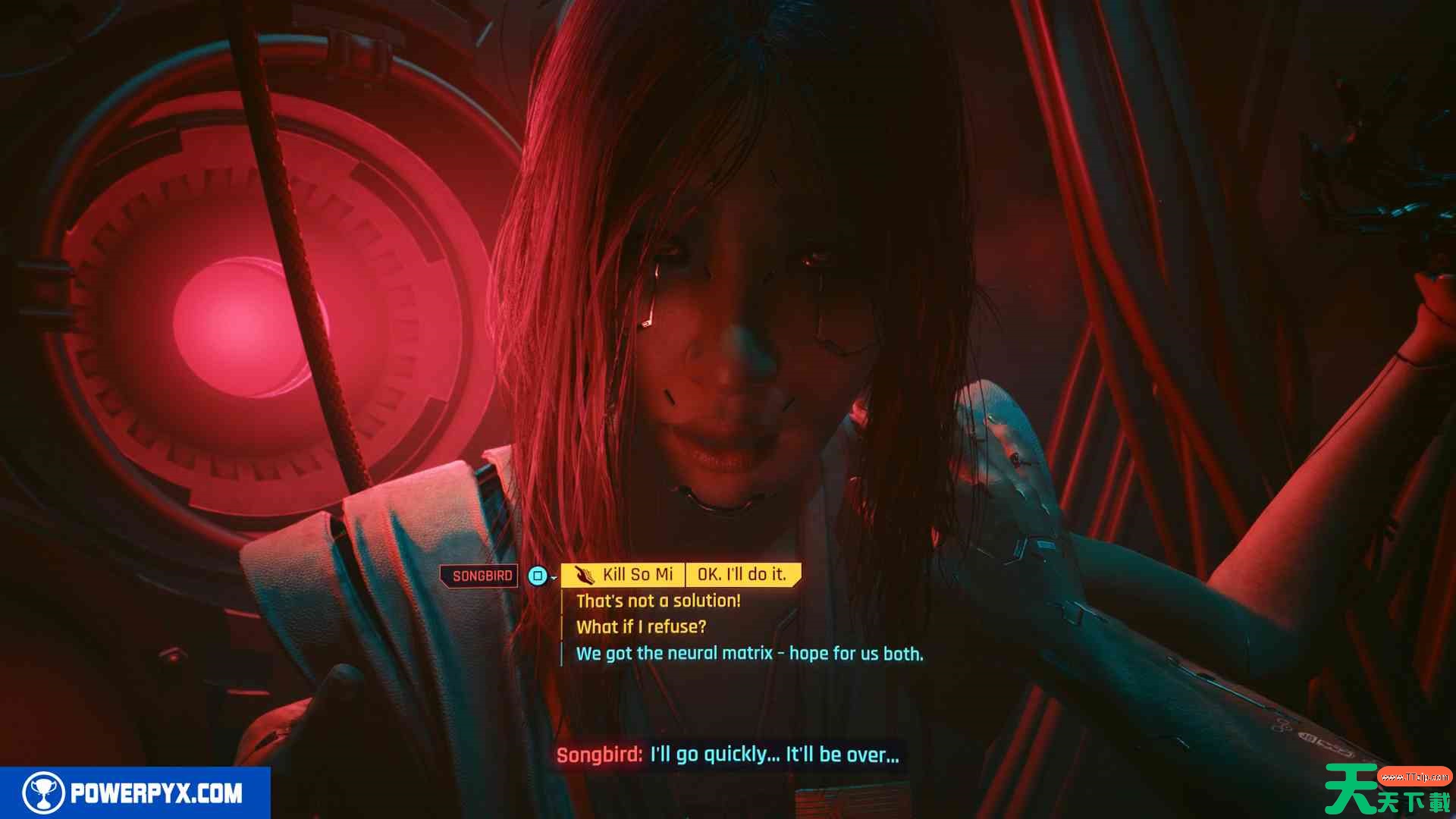
Task: Open the PowerPyx.com watermark link
Action: point(135,793)
